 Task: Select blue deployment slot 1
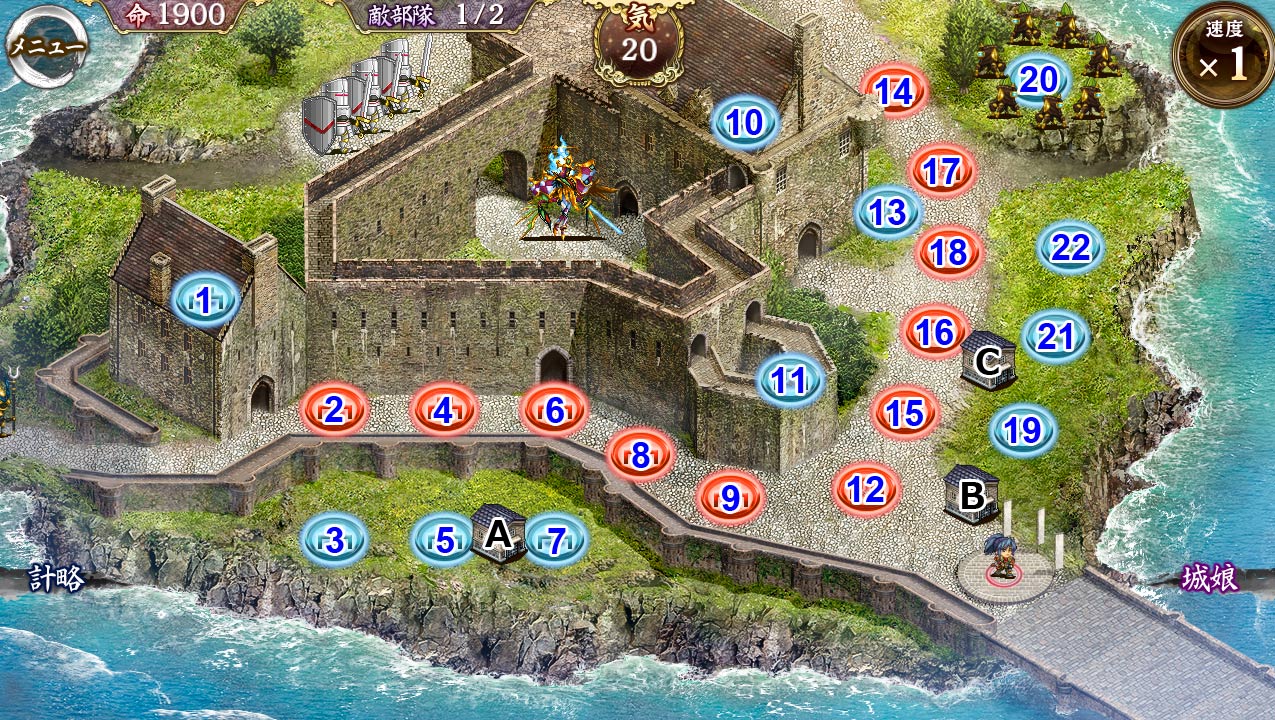click(205, 299)
